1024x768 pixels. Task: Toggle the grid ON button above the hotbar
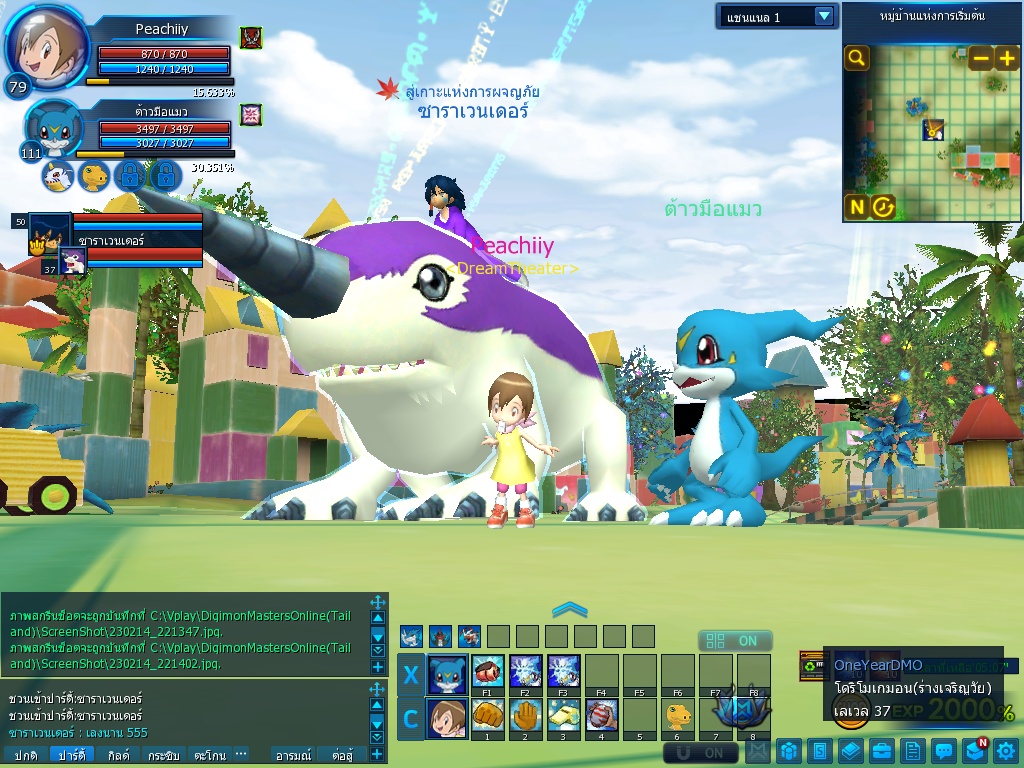coord(735,641)
